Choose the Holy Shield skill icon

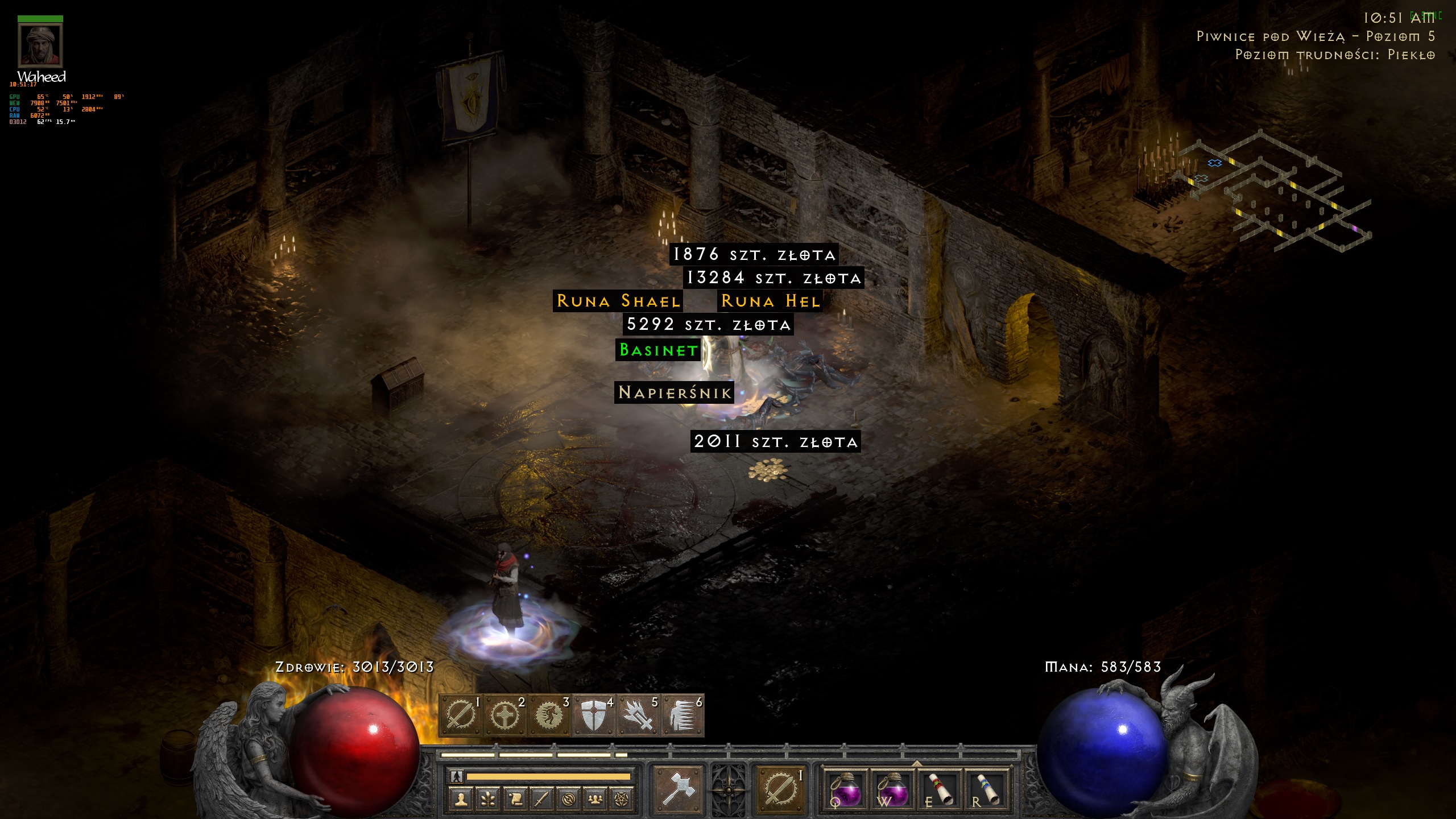click(593, 715)
